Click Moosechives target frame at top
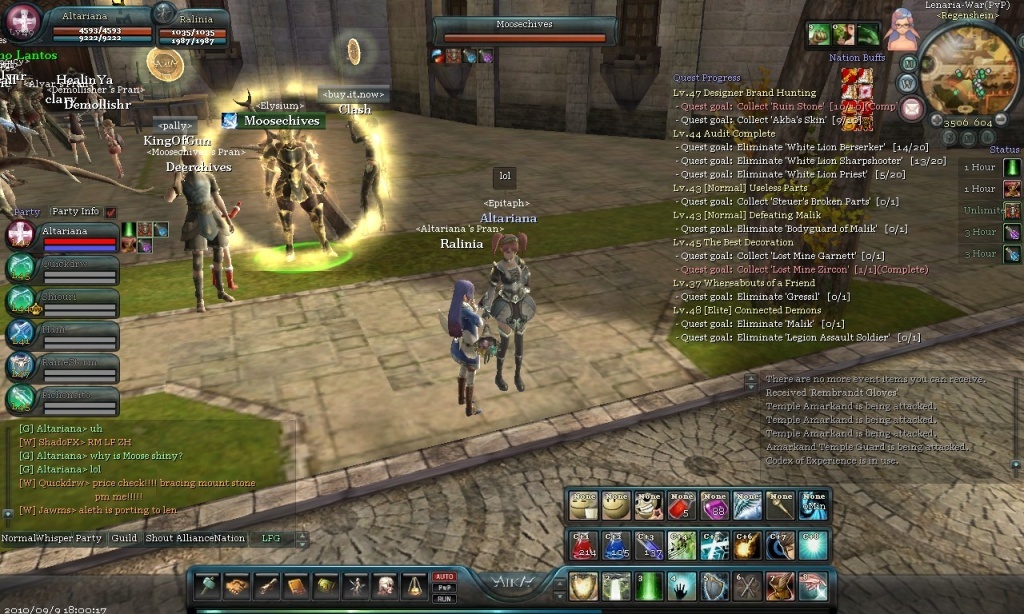 524,31
